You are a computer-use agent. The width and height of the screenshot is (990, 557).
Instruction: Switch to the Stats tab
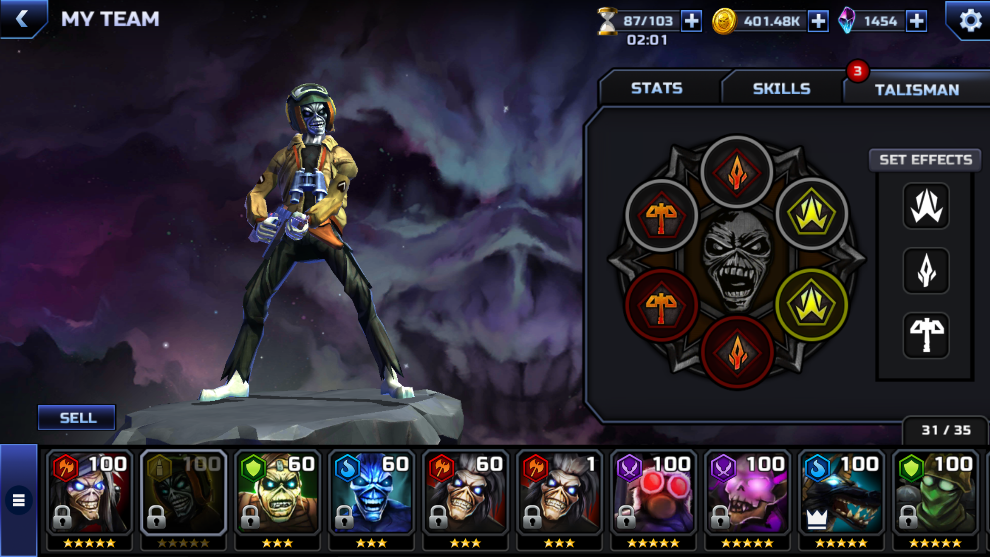tap(657, 88)
